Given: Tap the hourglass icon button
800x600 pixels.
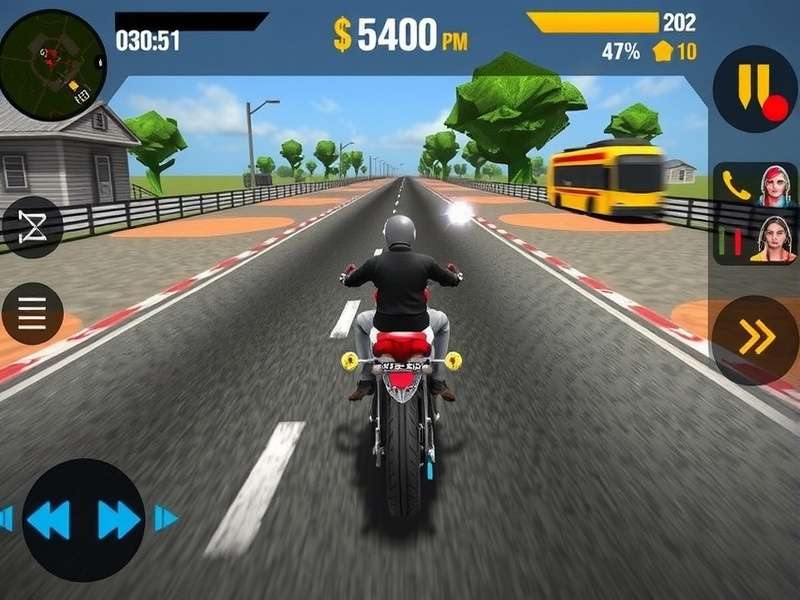Looking at the screenshot, I should click(x=32, y=227).
